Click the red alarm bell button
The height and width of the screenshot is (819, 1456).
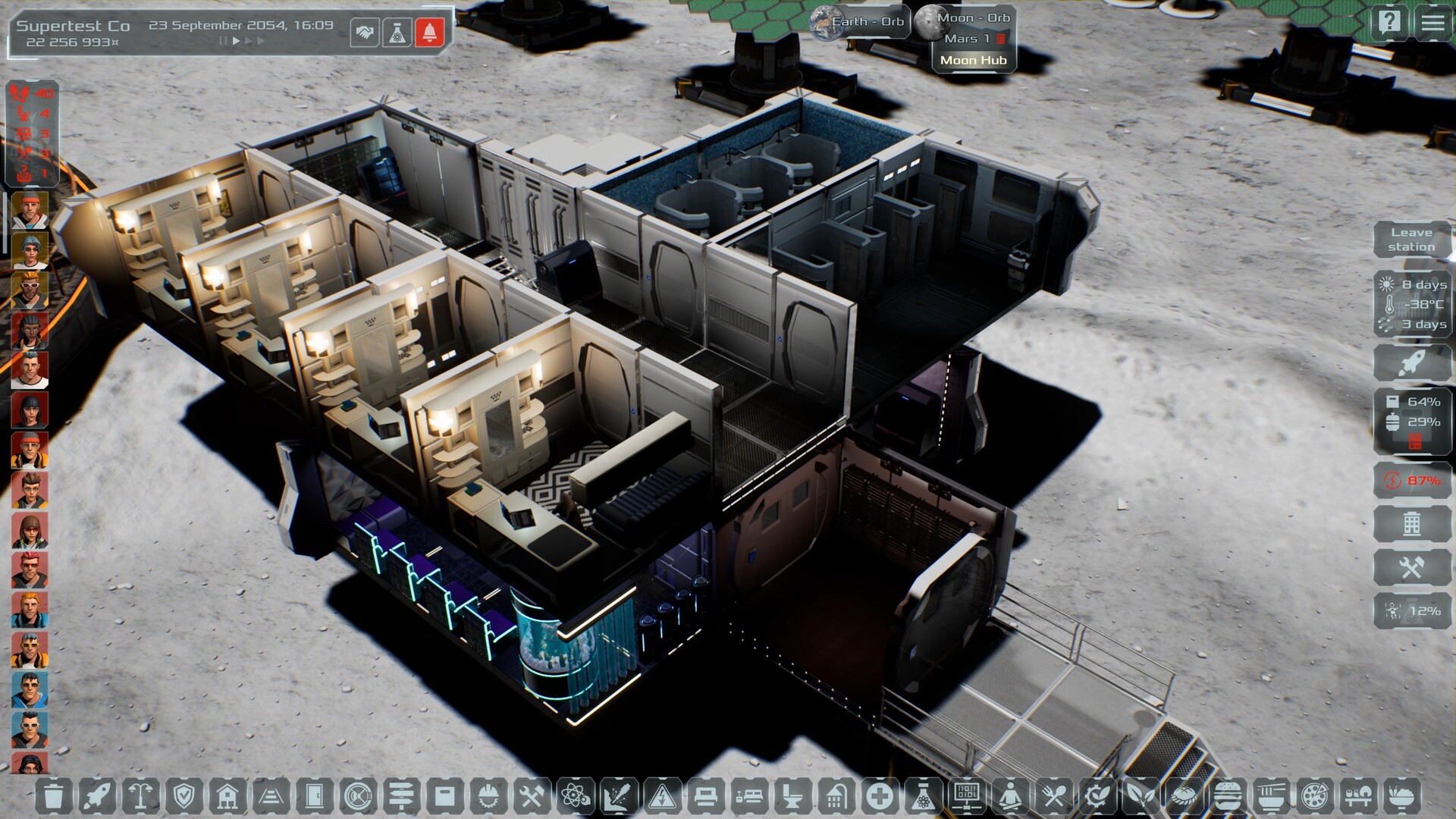[429, 33]
